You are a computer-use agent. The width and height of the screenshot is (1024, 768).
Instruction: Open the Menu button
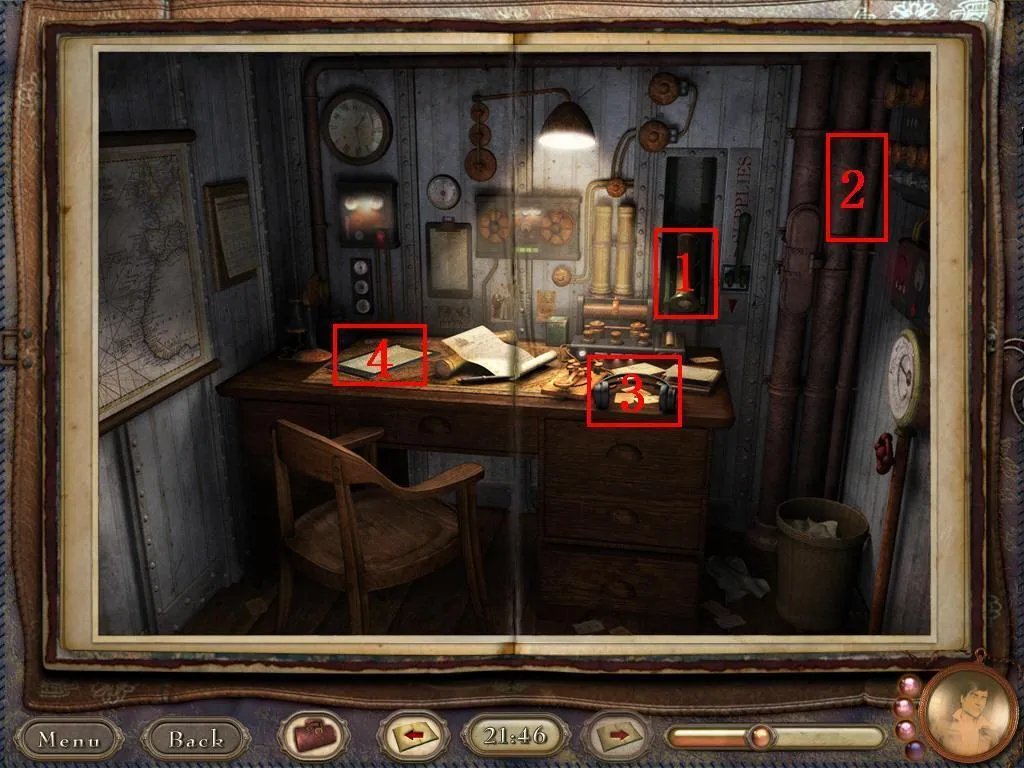(x=70, y=739)
